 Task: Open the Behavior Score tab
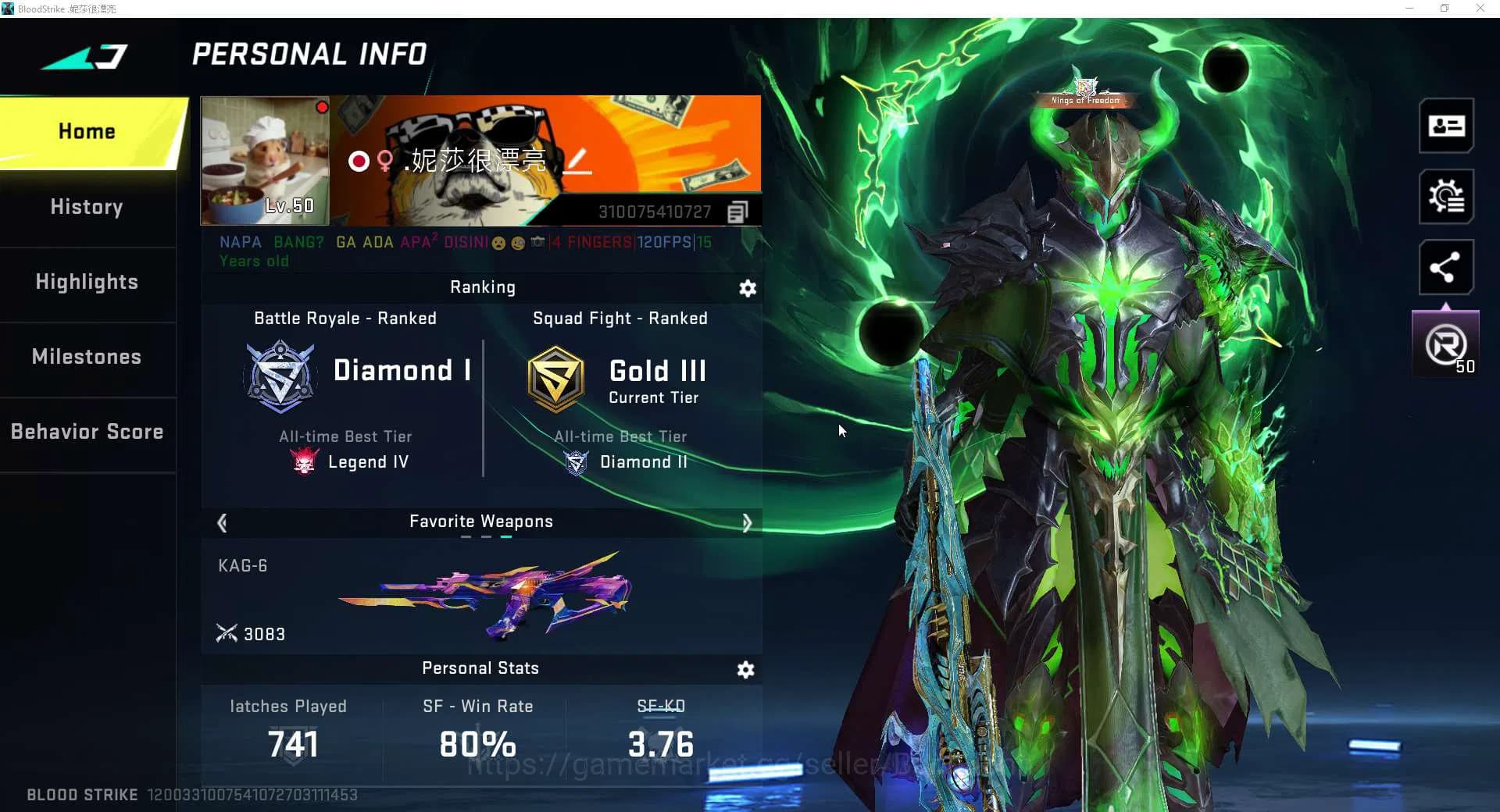[87, 432]
